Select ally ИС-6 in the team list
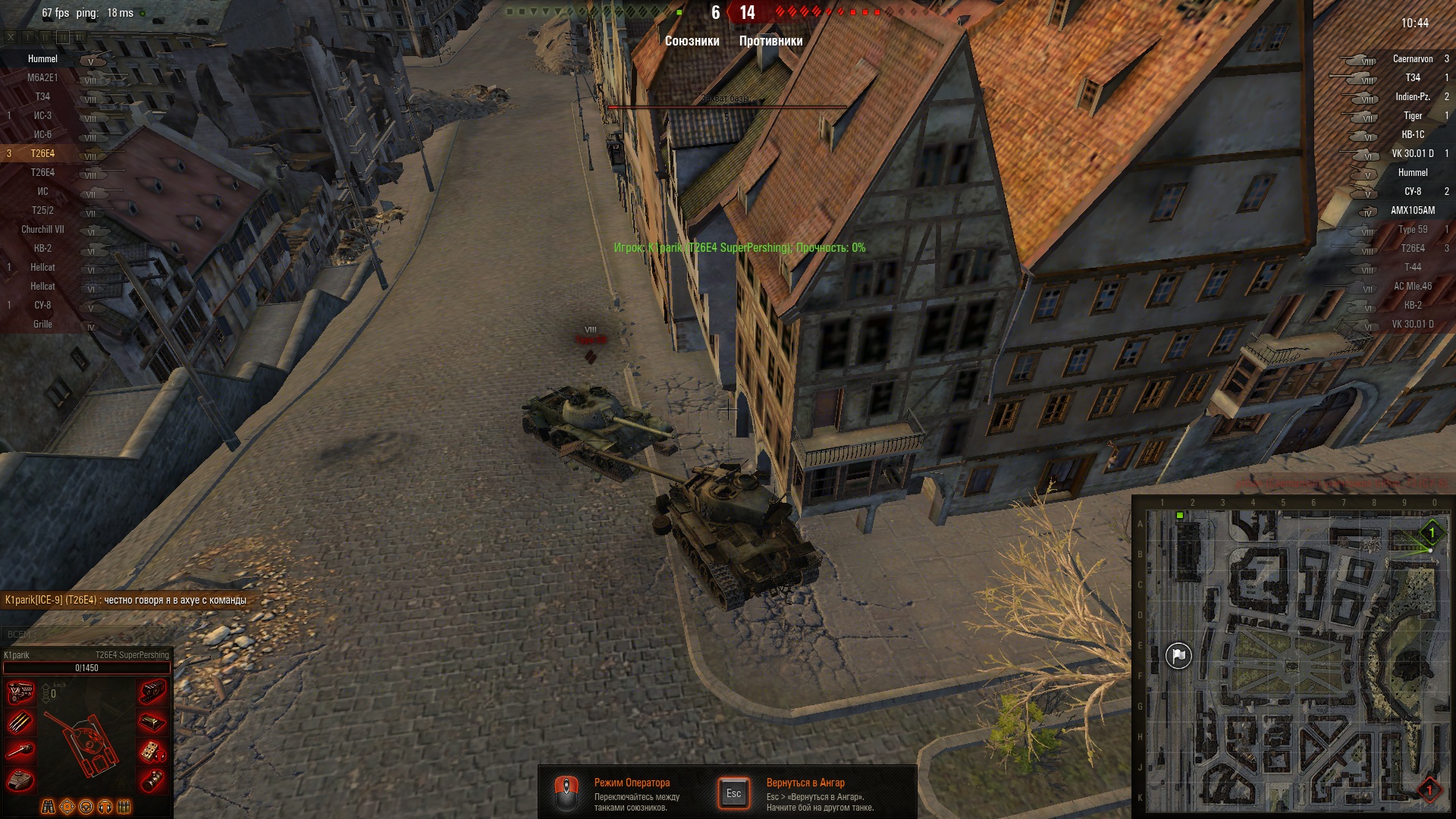This screenshot has height=819, width=1456. click(42, 135)
